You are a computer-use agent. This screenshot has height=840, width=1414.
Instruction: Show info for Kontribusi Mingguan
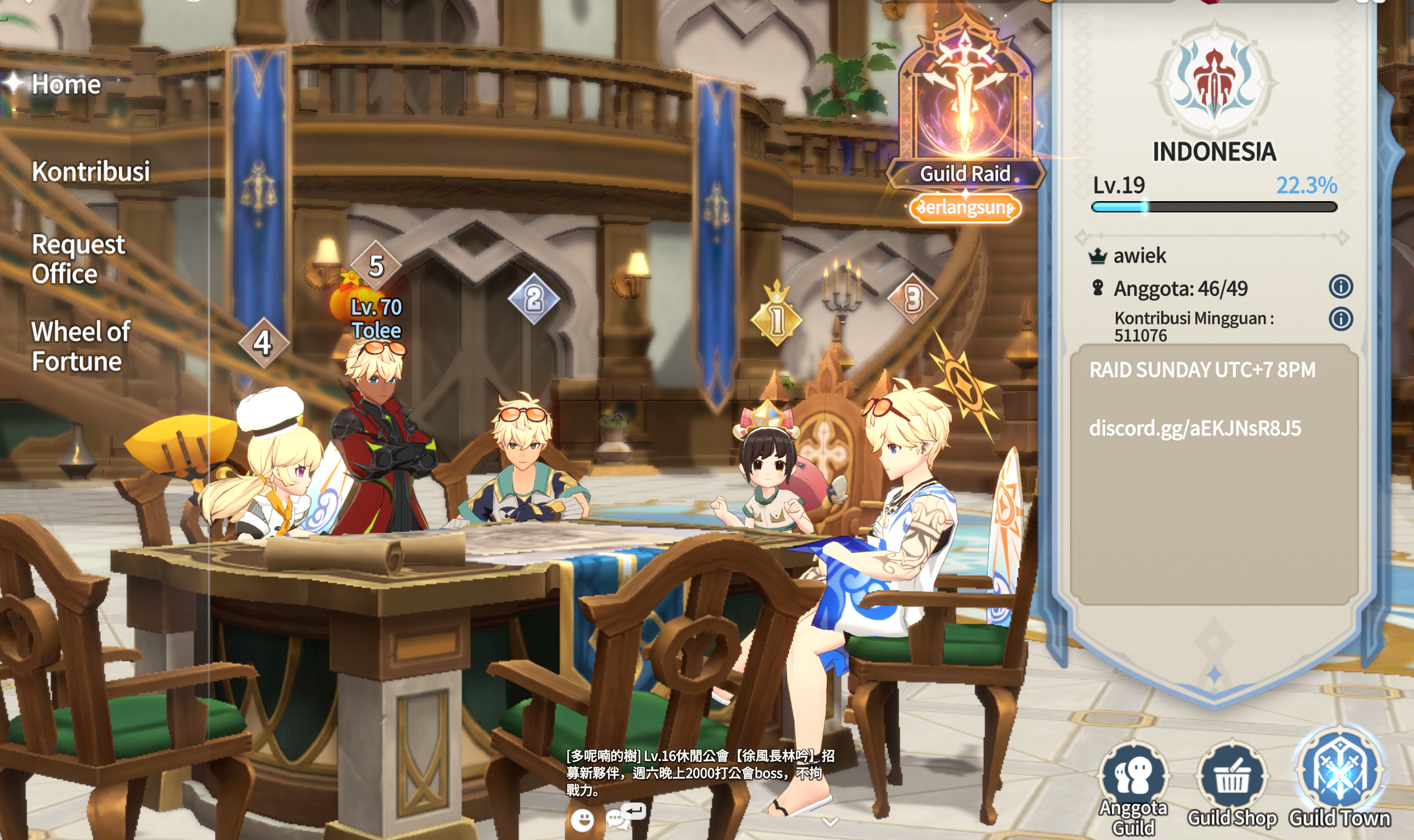pos(1341,319)
